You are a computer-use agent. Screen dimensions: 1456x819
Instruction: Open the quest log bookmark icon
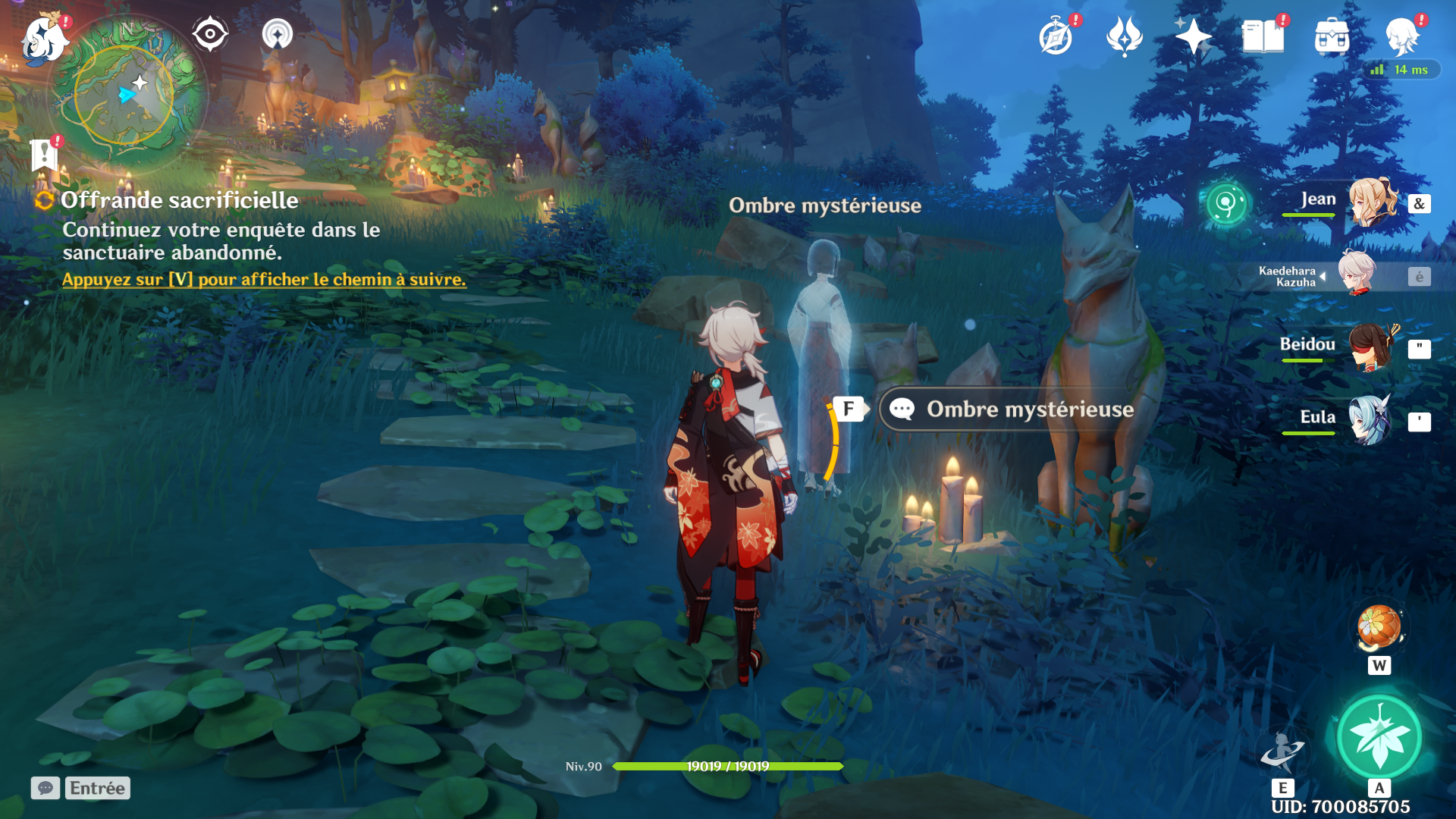pos(45,155)
